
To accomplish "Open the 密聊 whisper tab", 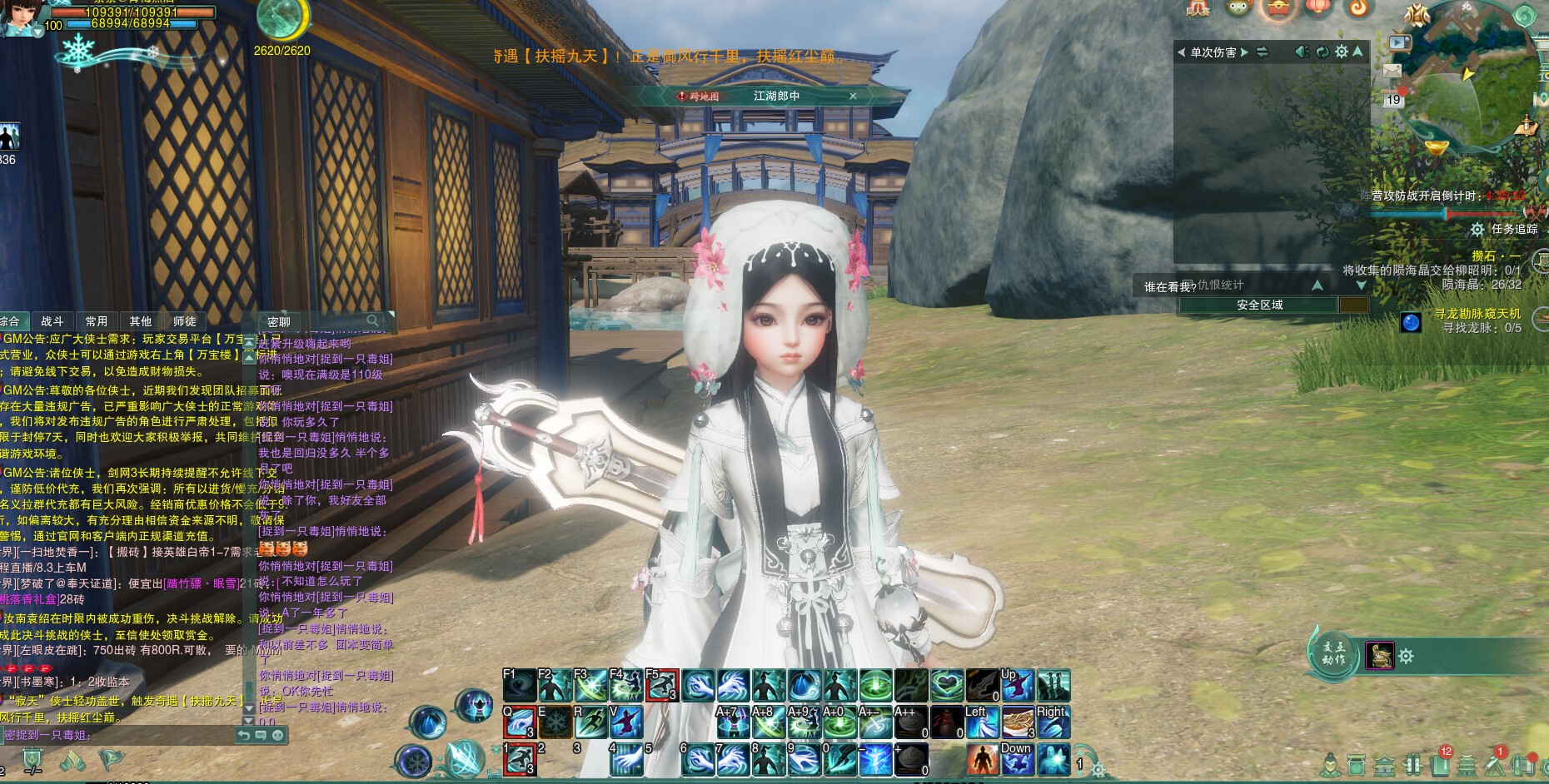I will tap(279, 322).
